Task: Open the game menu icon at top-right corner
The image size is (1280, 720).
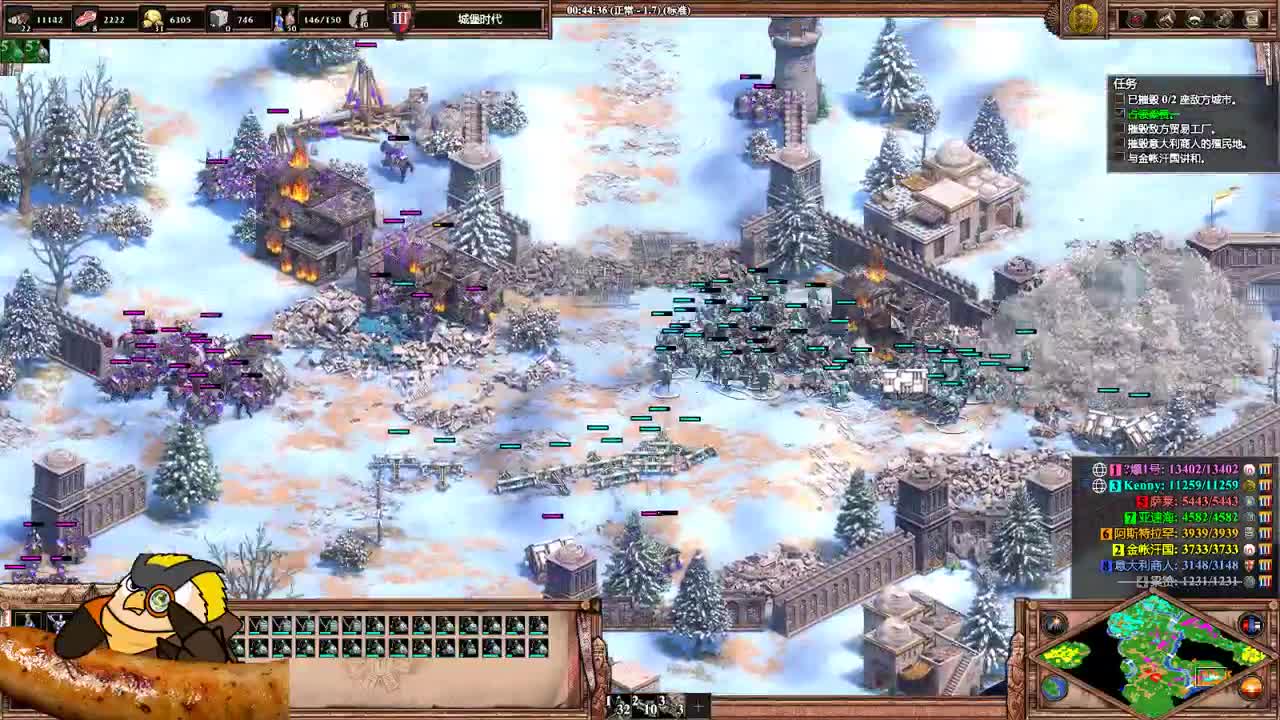Action: click(x=1253, y=17)
